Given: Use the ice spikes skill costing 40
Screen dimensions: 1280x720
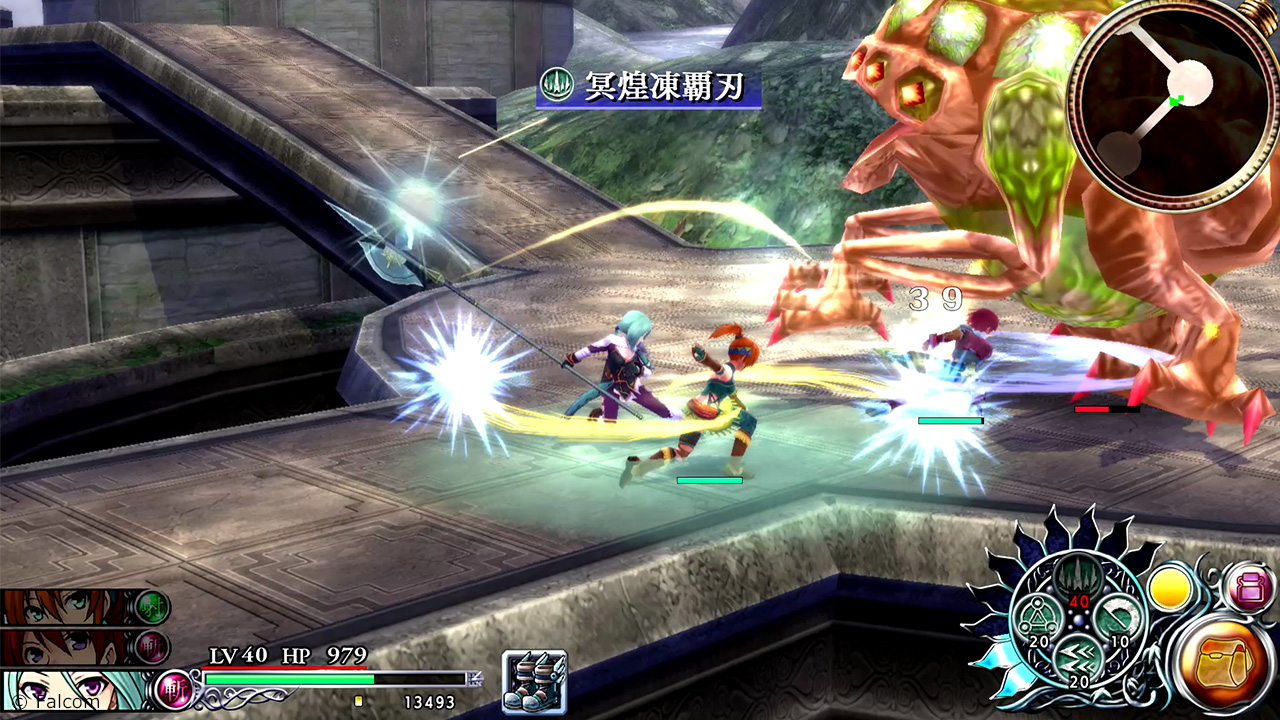Looking at the screenshot, I should [1077, 580].
